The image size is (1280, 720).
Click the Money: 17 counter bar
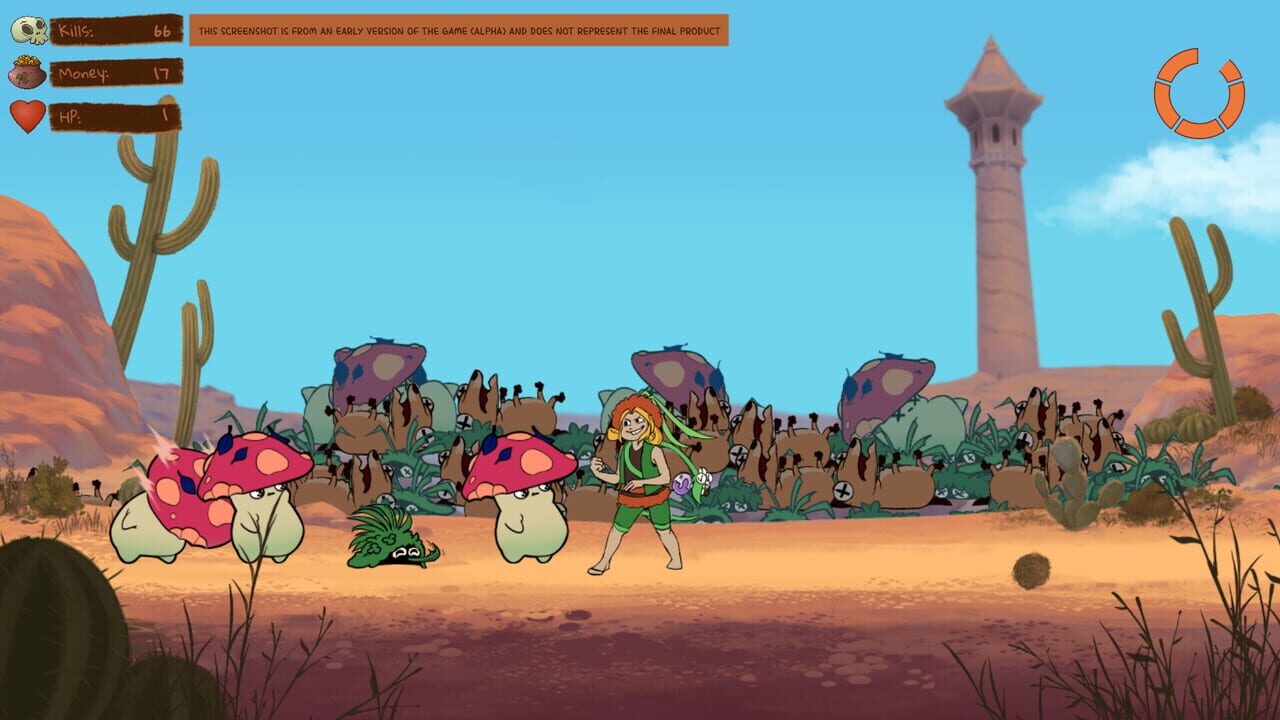[115, 73]
